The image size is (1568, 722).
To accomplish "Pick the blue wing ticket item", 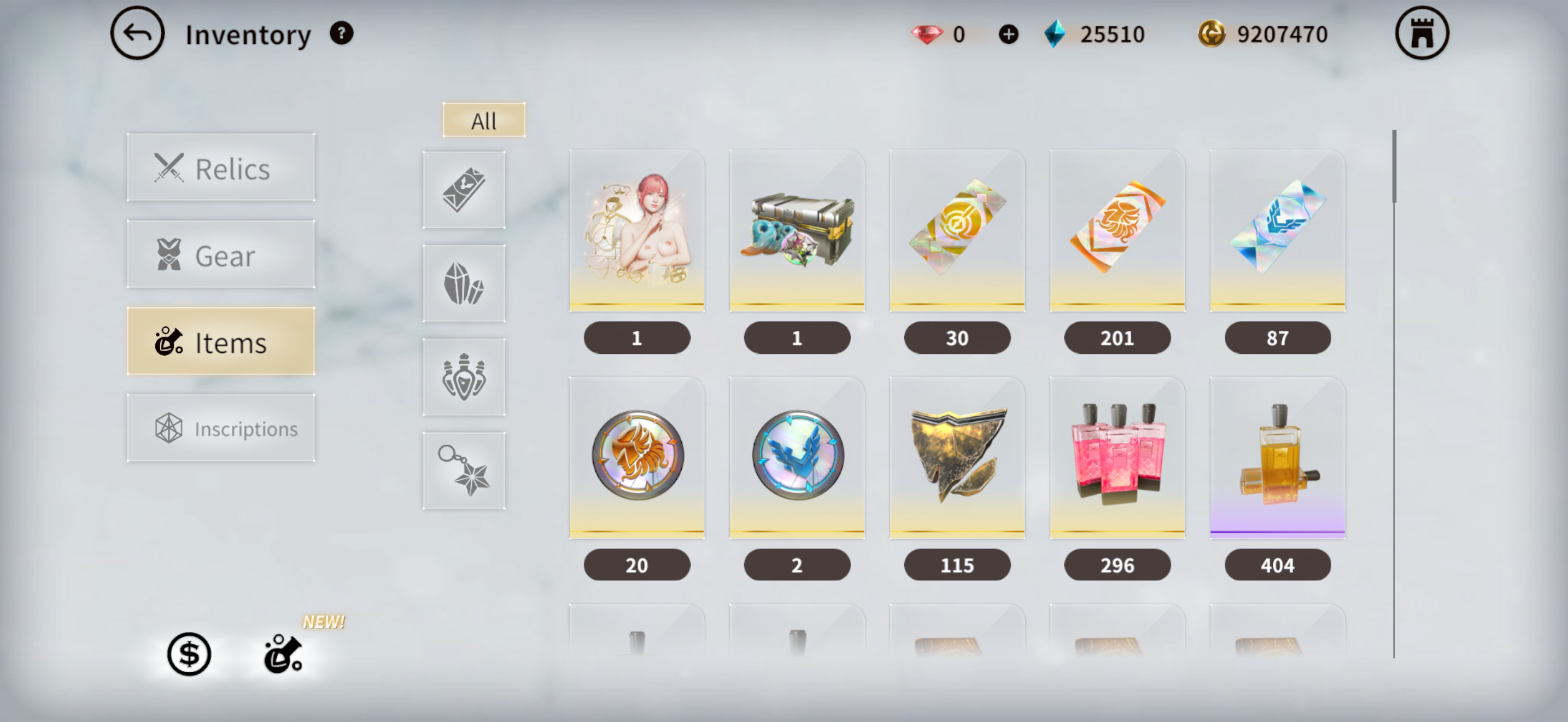I will [1277, 231].
